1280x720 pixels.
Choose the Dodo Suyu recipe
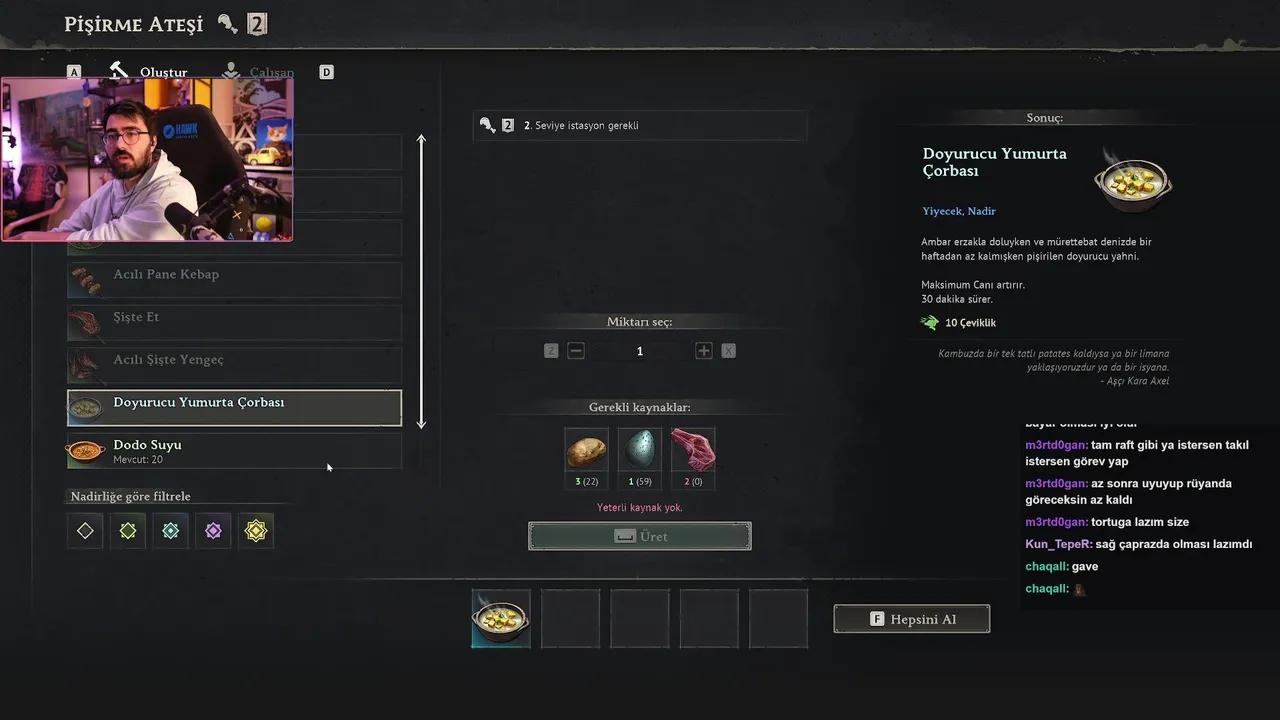pyautogui.click(x=234, y=451)
